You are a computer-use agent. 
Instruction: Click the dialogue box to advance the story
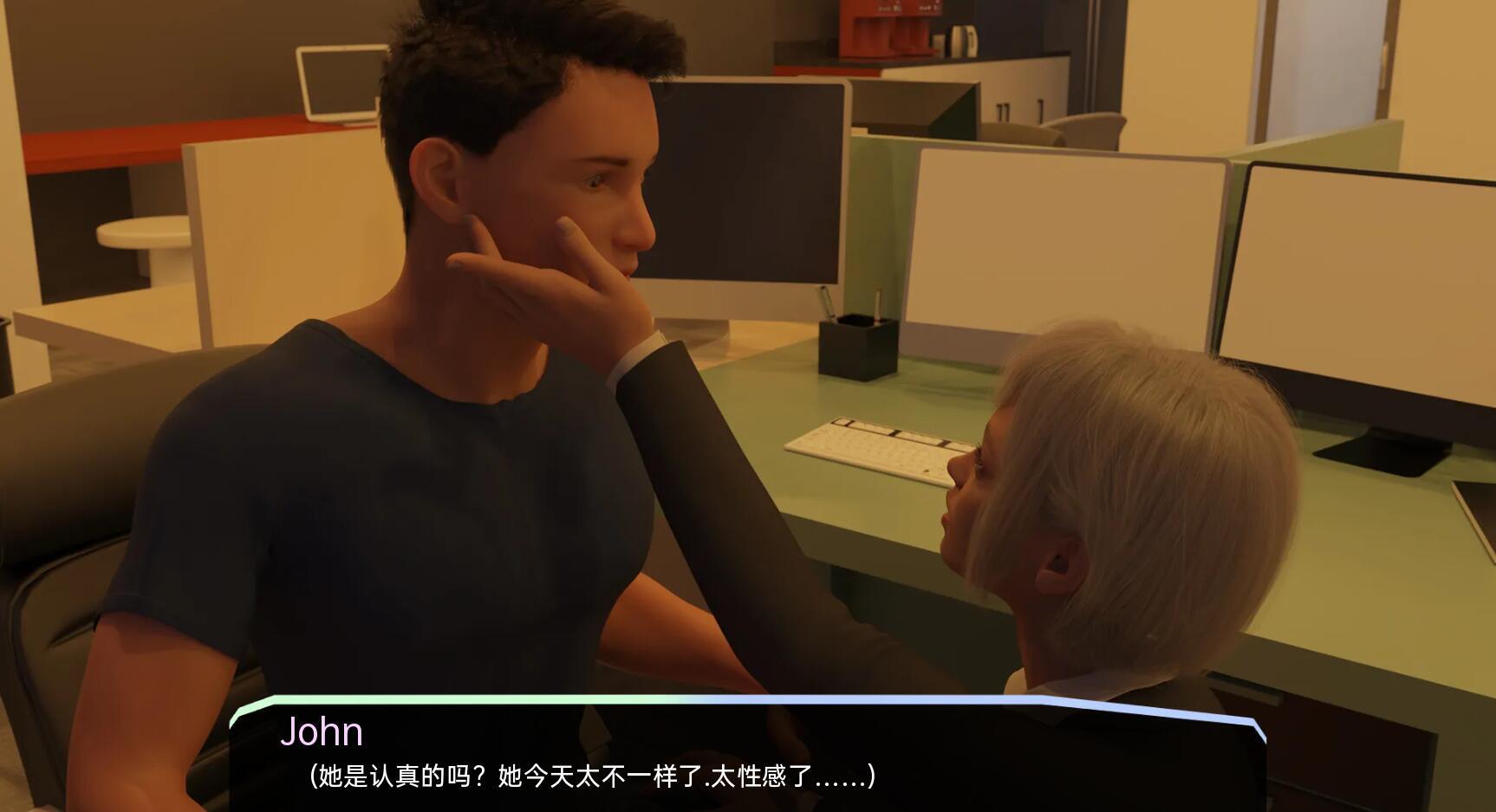[745, 763]
